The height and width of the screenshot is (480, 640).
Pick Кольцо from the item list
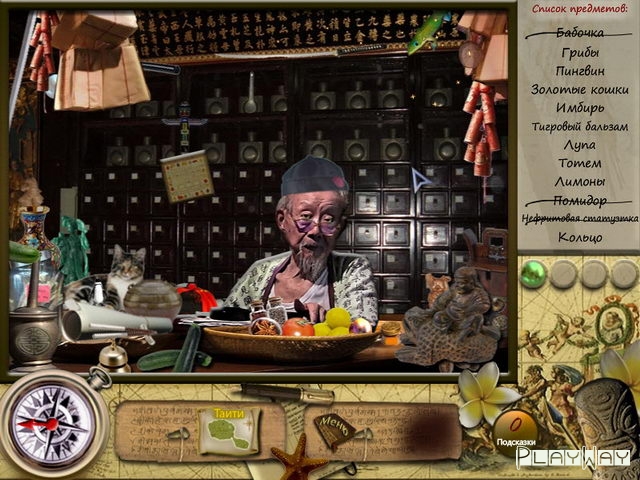point(579,237)
